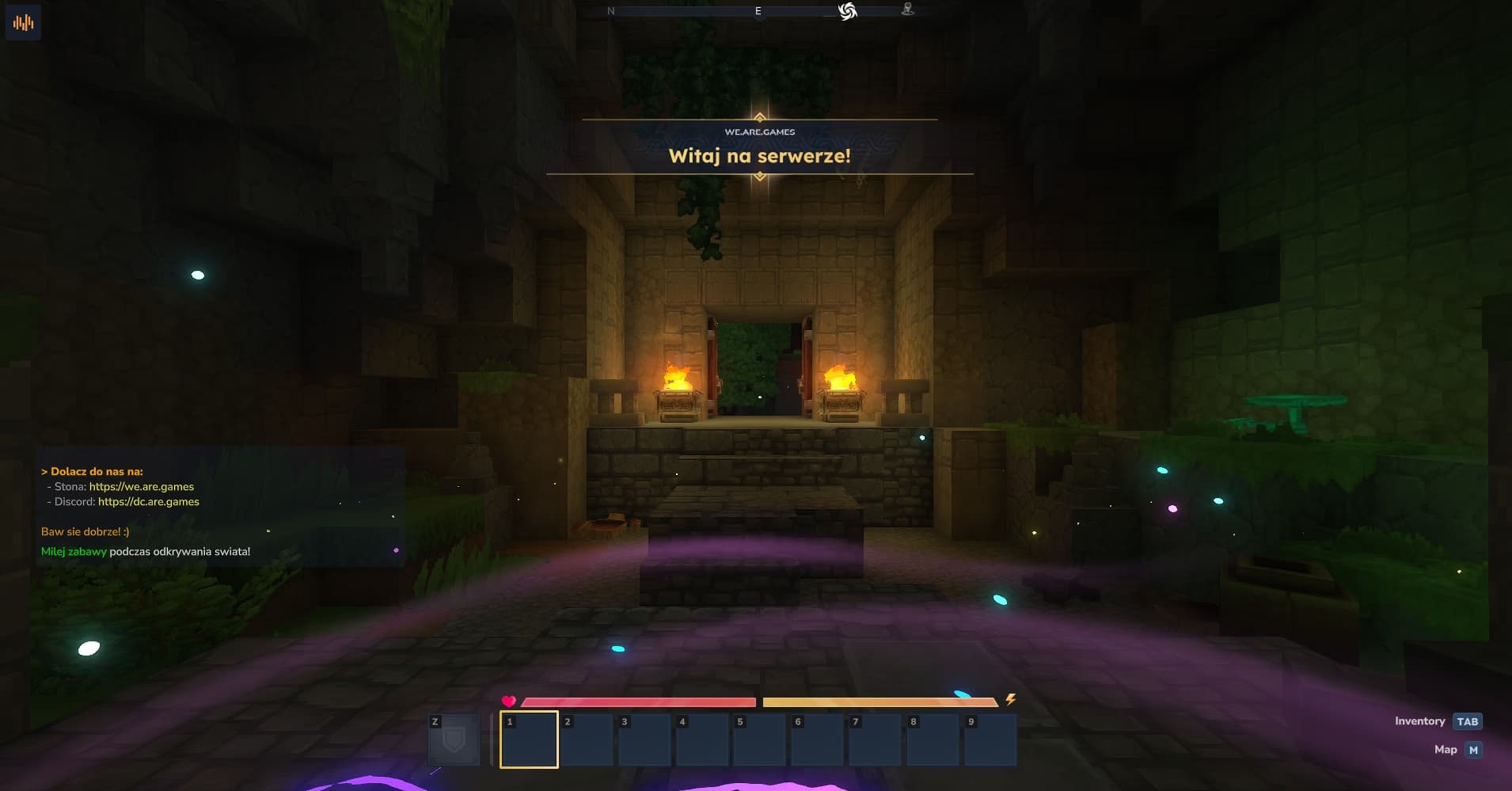Image resolution: width=1512 pixels, height=791 pixels.
Task: Click the E direction marker on the compass
Action: tap(758, 10)
